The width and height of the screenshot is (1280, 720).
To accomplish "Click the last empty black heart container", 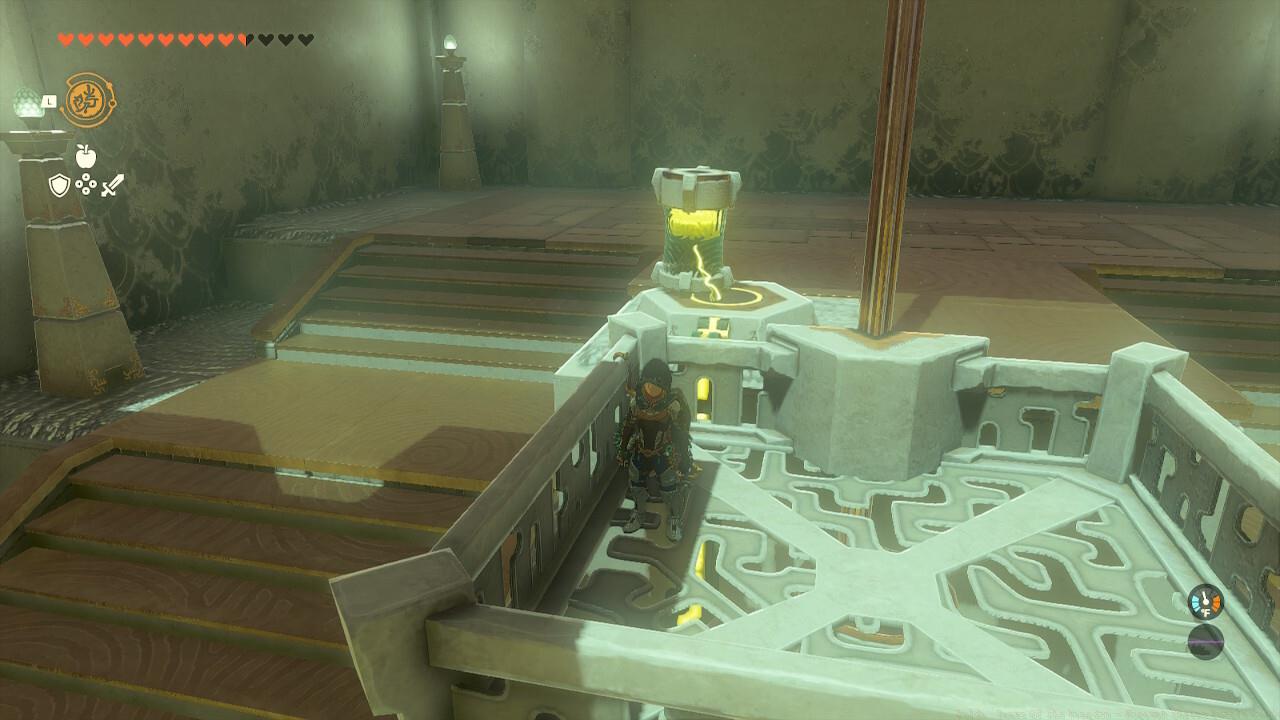I will click(303, 39).
